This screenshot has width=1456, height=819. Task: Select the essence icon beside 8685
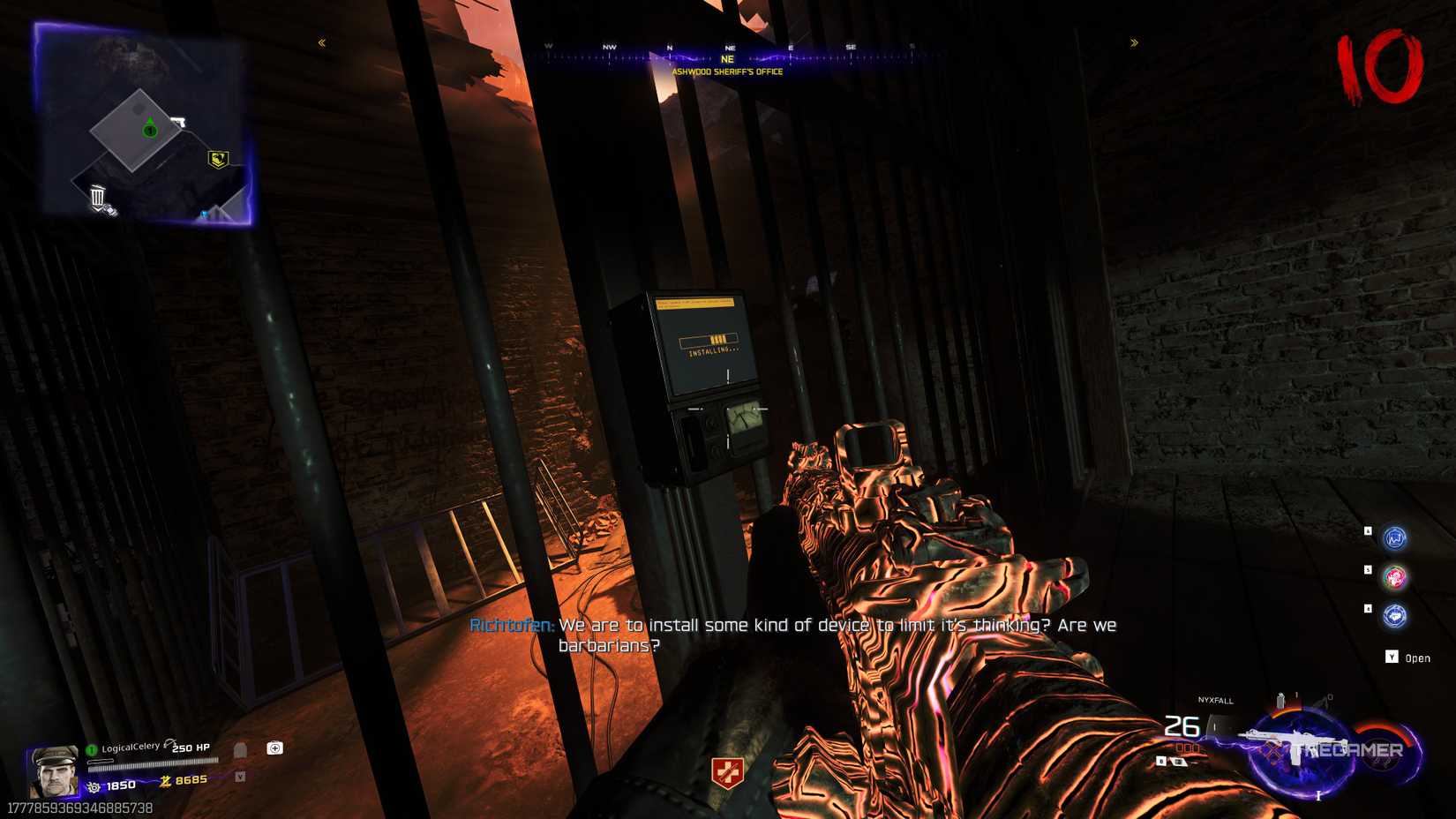[x=165, y=781]
